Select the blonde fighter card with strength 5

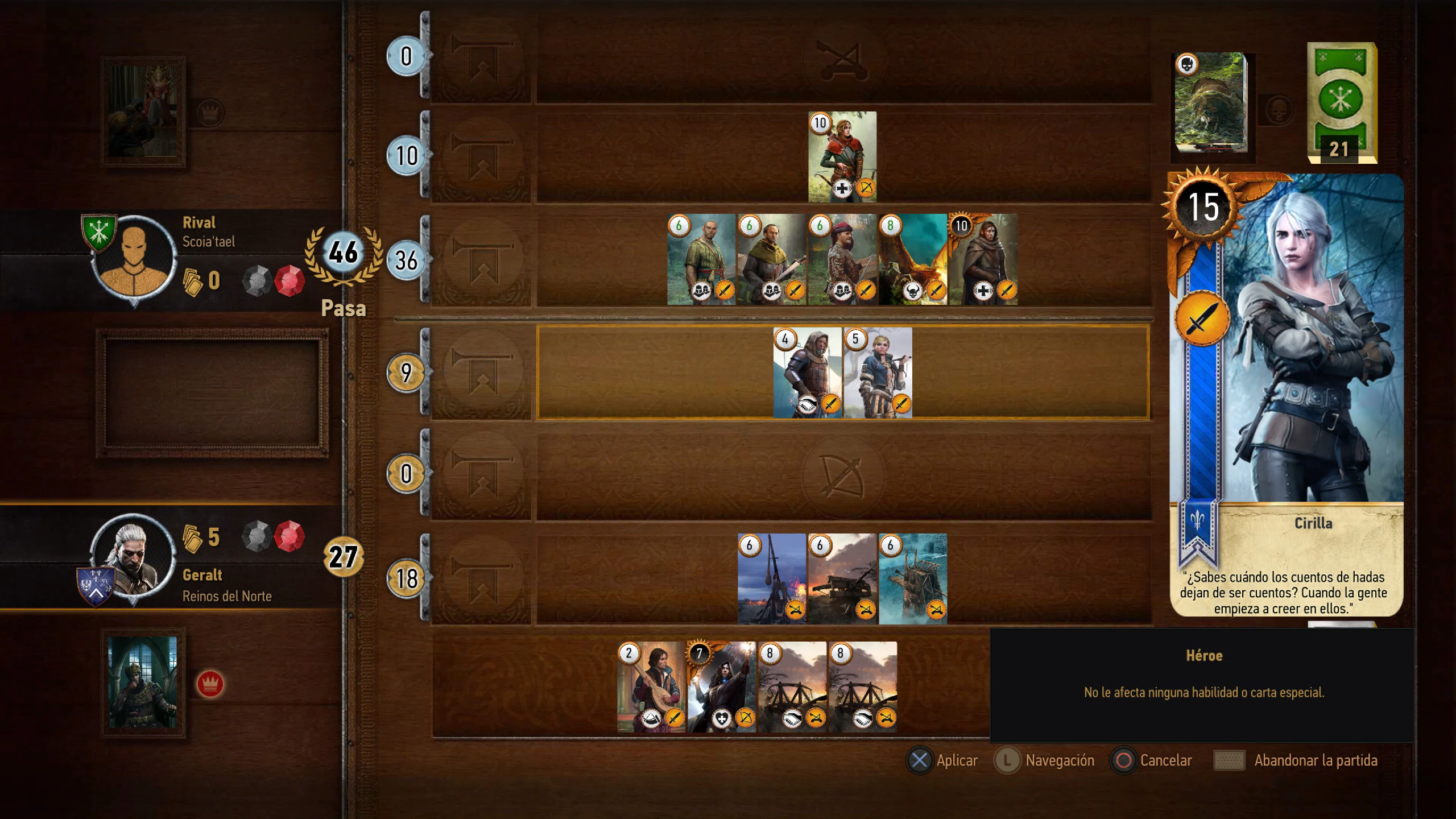878,373
